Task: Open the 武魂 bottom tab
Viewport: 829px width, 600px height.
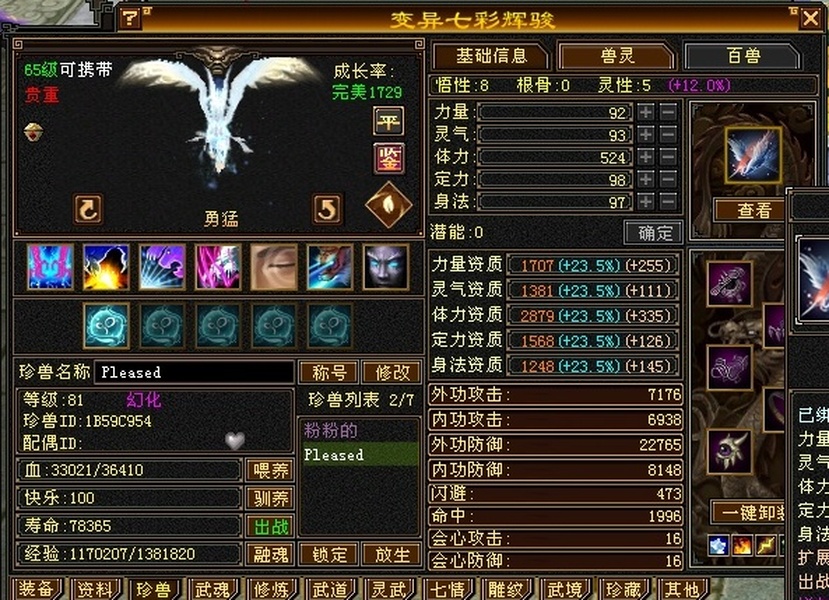Action: [213, 589]
